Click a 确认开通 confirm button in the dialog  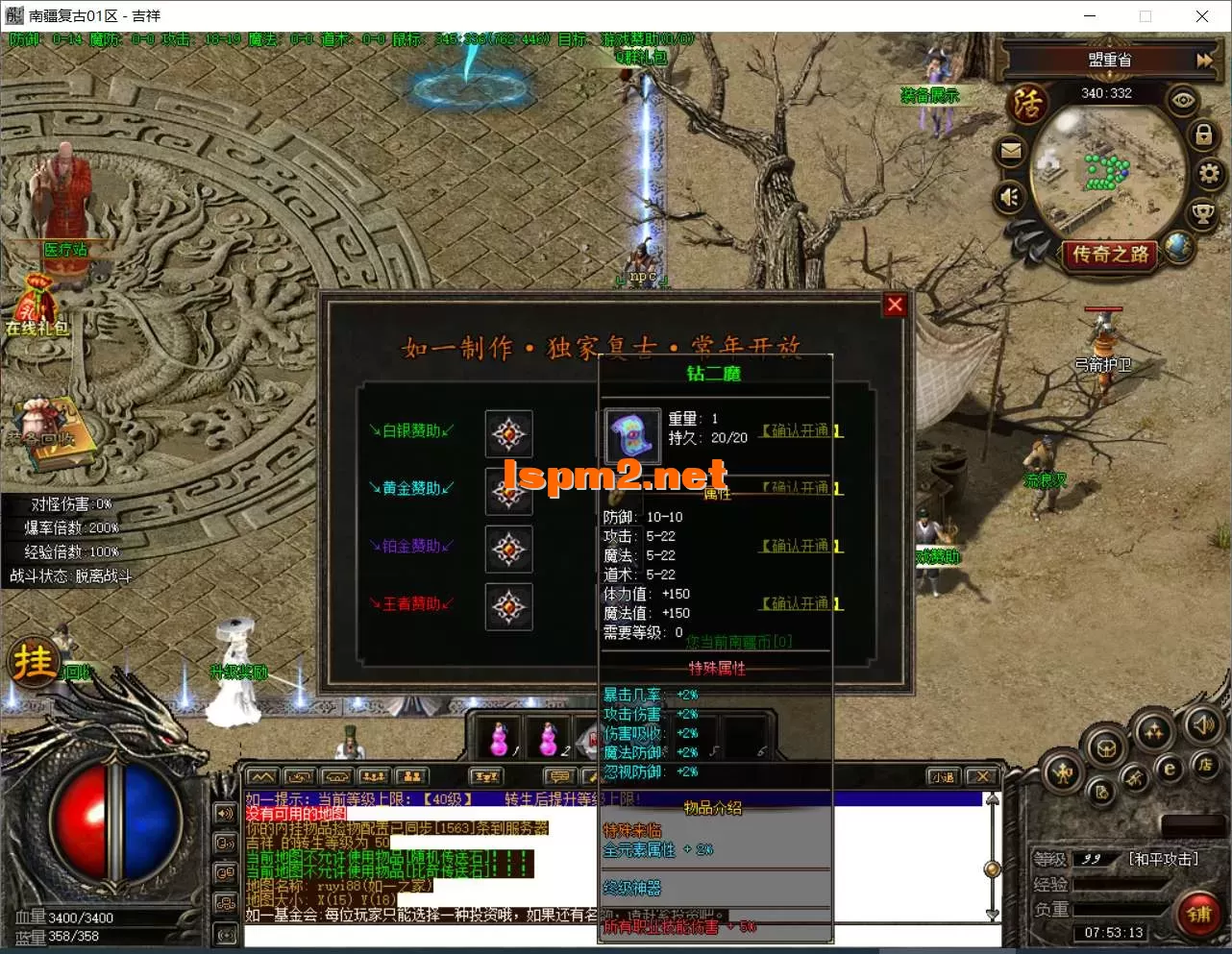[801, 431]
